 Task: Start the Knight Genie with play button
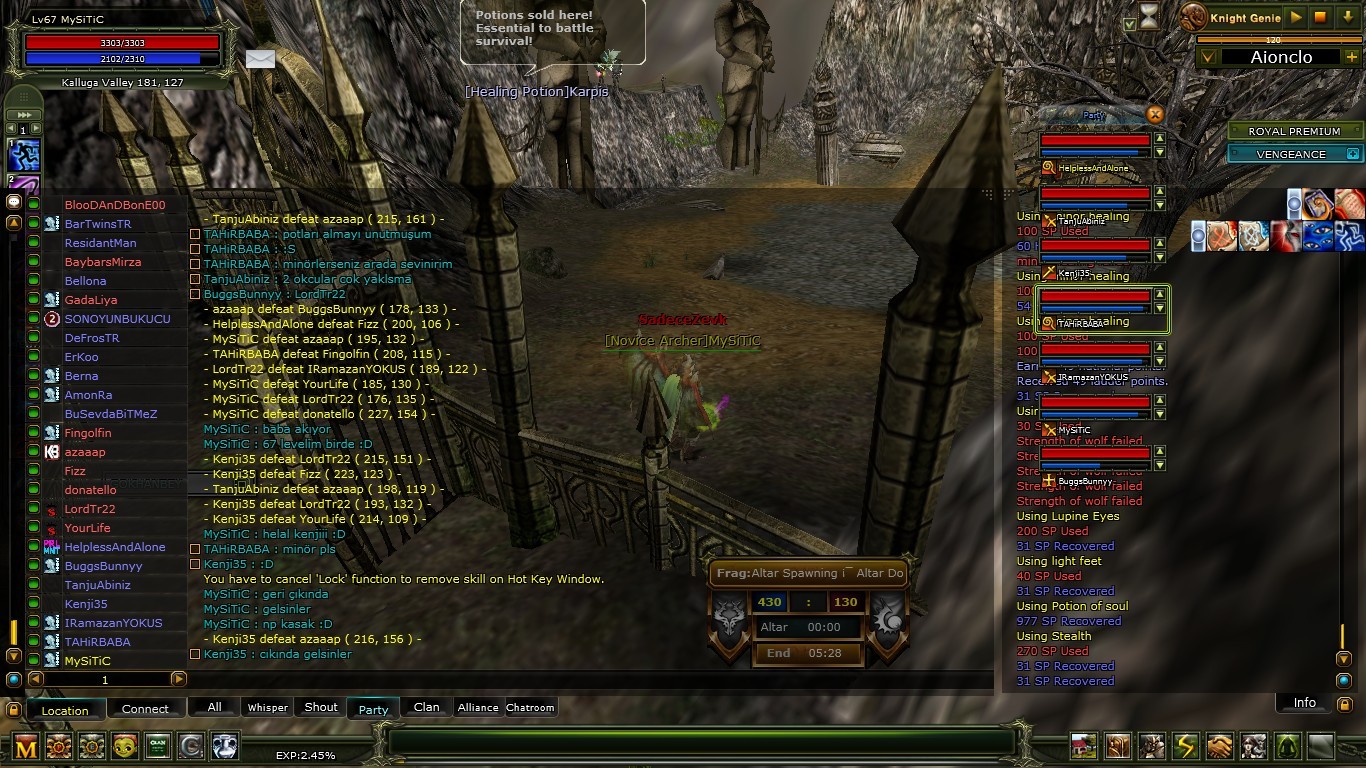pyautogui.click(x=1296, y=17)
